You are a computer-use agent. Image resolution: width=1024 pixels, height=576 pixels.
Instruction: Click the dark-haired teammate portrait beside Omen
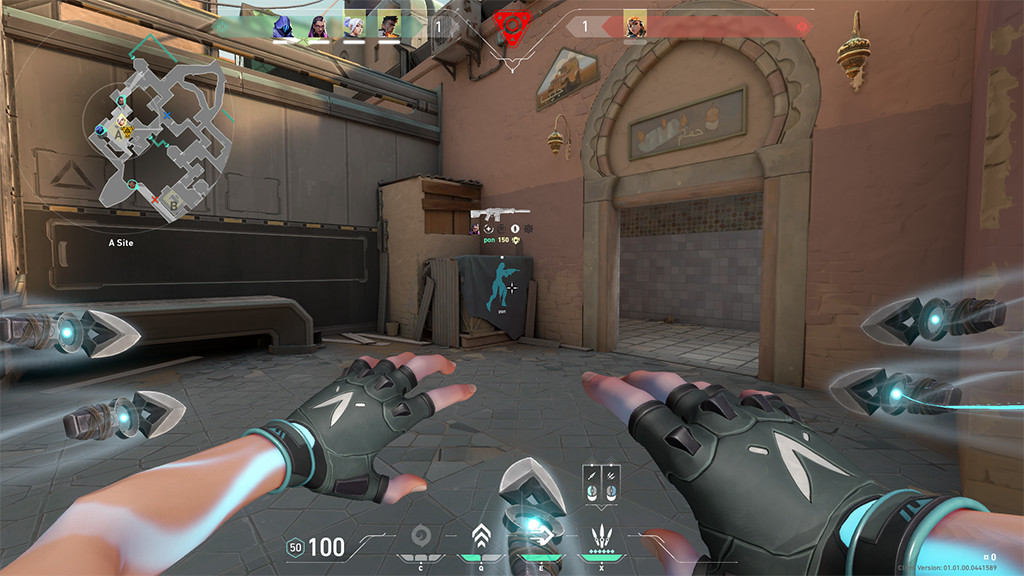pyautogui.click(x=318, y=26)
